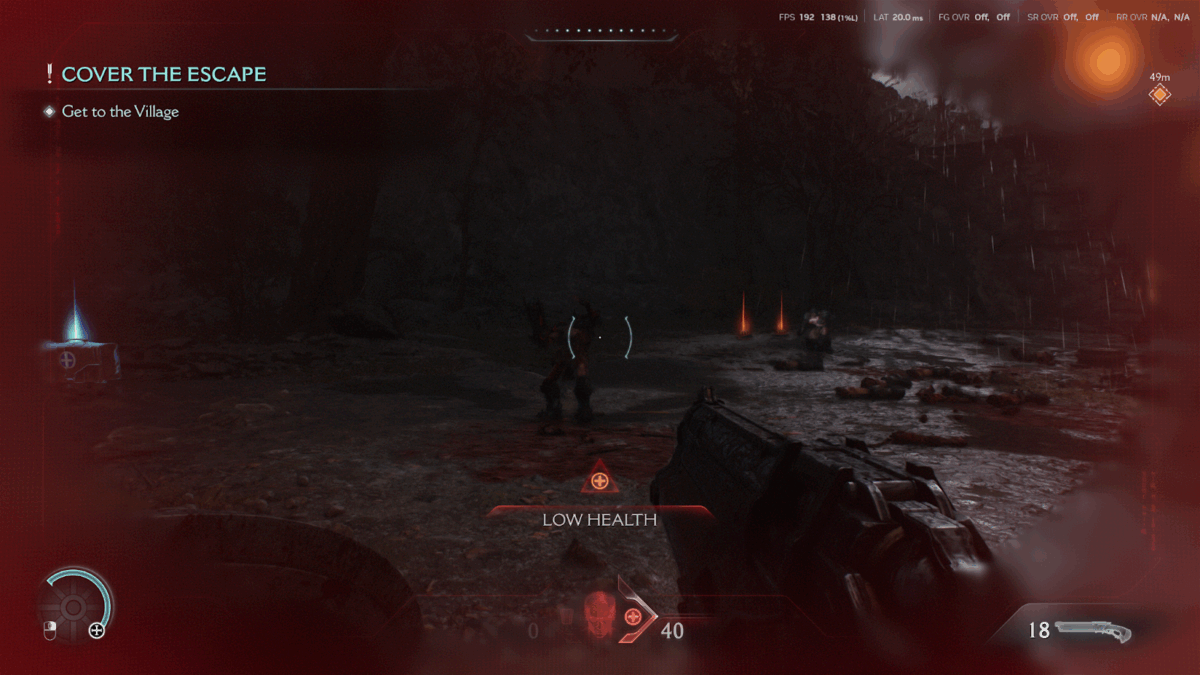1200x675 pixels.
Task: Select the orange waypoint diamond marker
Action: pyautogui.click(x=1160, y=94)
